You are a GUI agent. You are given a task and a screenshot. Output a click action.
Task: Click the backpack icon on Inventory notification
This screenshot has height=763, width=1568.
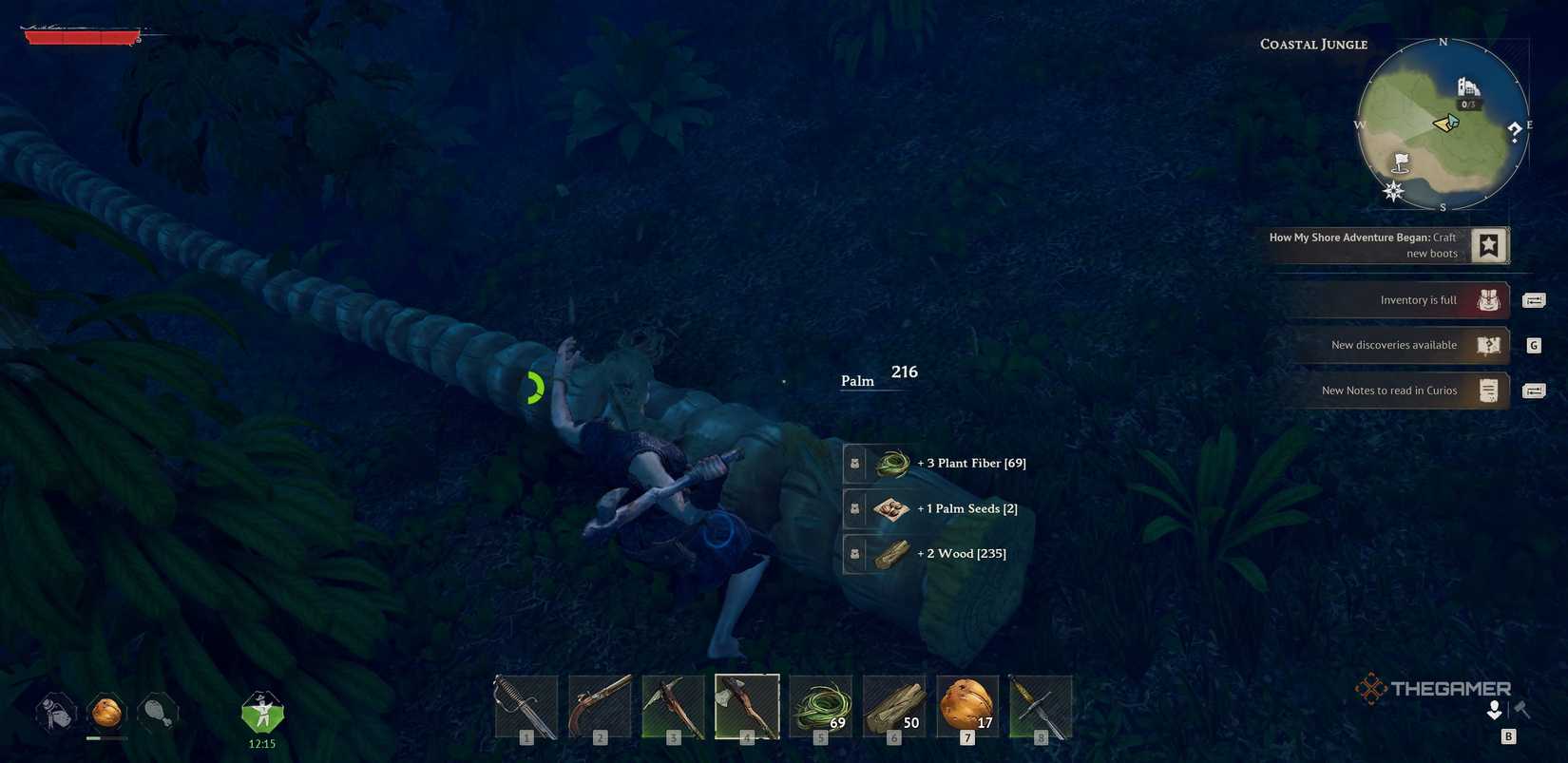coord(1488,299)
